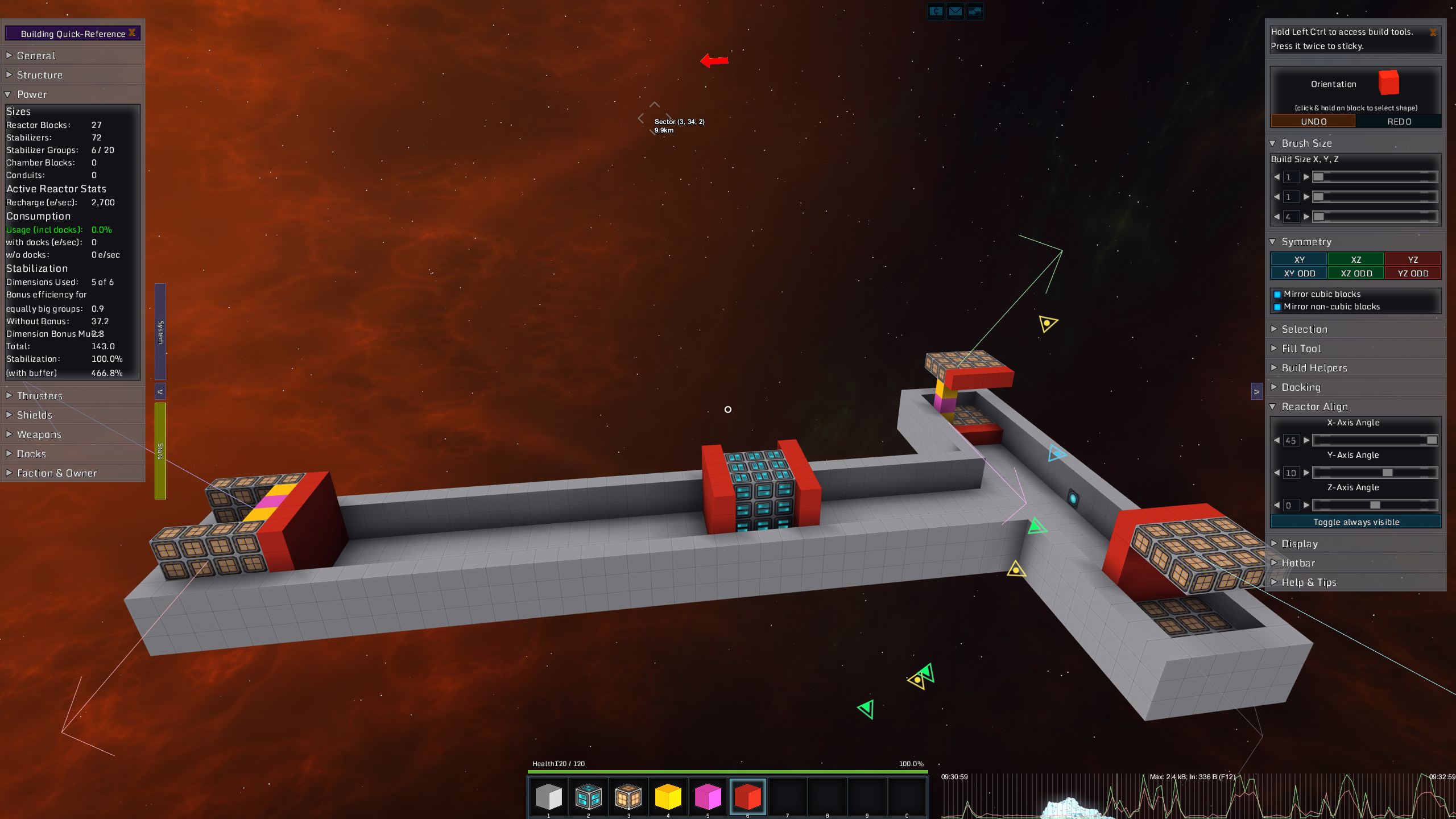1456x819 pixels.
Task: Enable XZ symmetry plane
Action: point(1356,260)
